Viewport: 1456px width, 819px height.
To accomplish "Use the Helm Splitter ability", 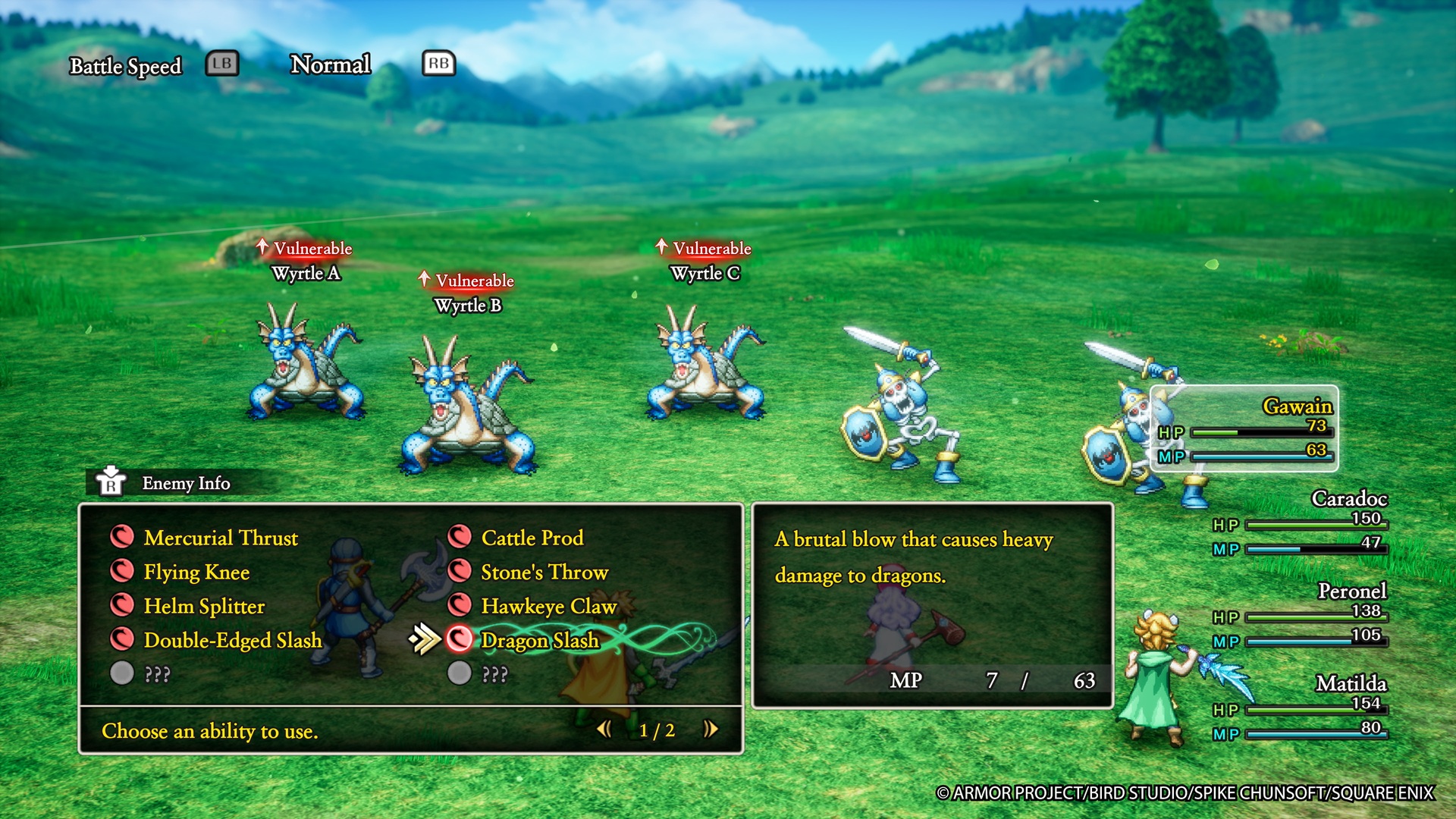I will pyautogui.click(x=204, y=606).
